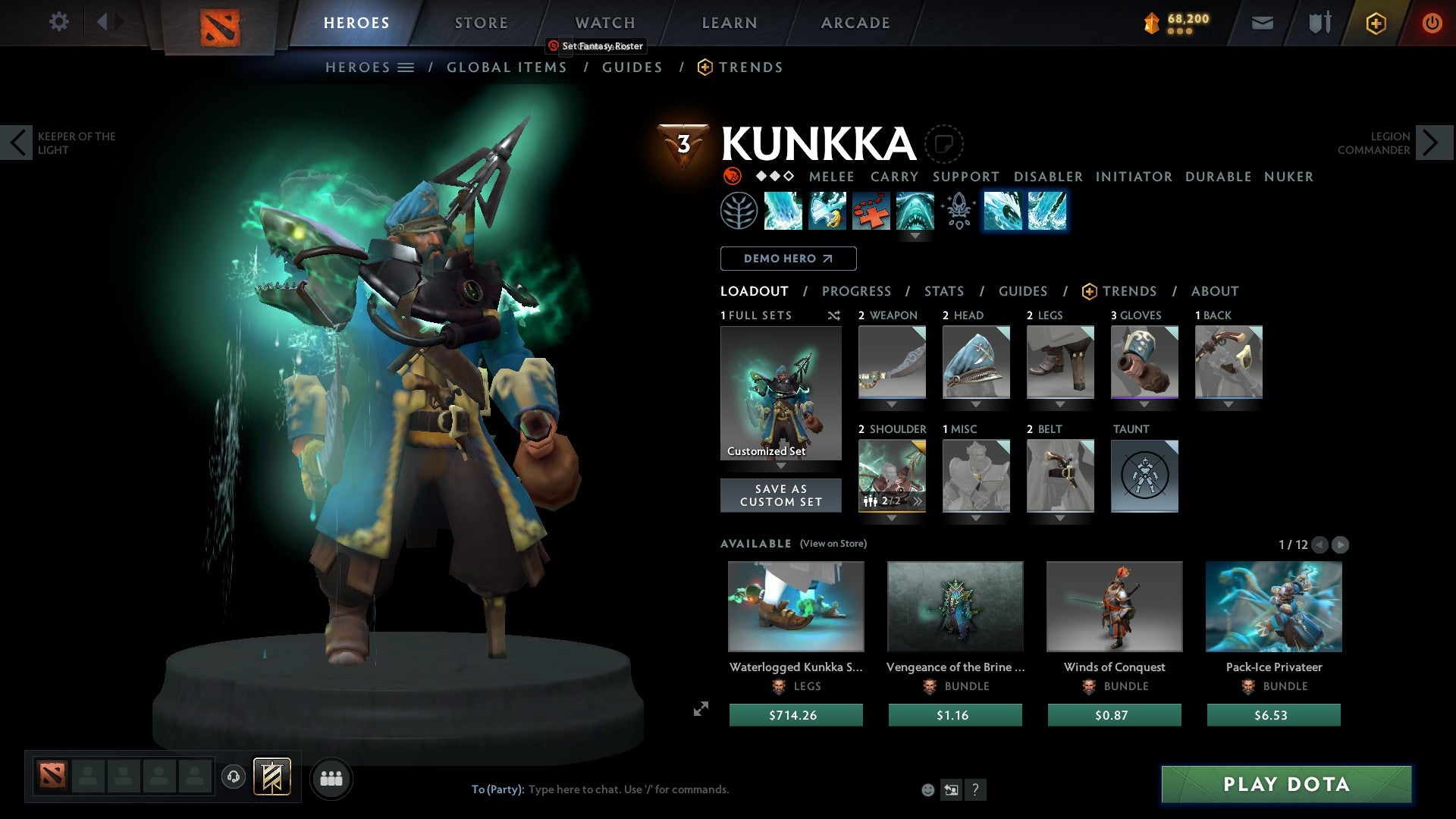The image size is (1456, 819).
Task: Select the Pack-Ice Privateer bundle thumbnail
Action: (1273, 606)
